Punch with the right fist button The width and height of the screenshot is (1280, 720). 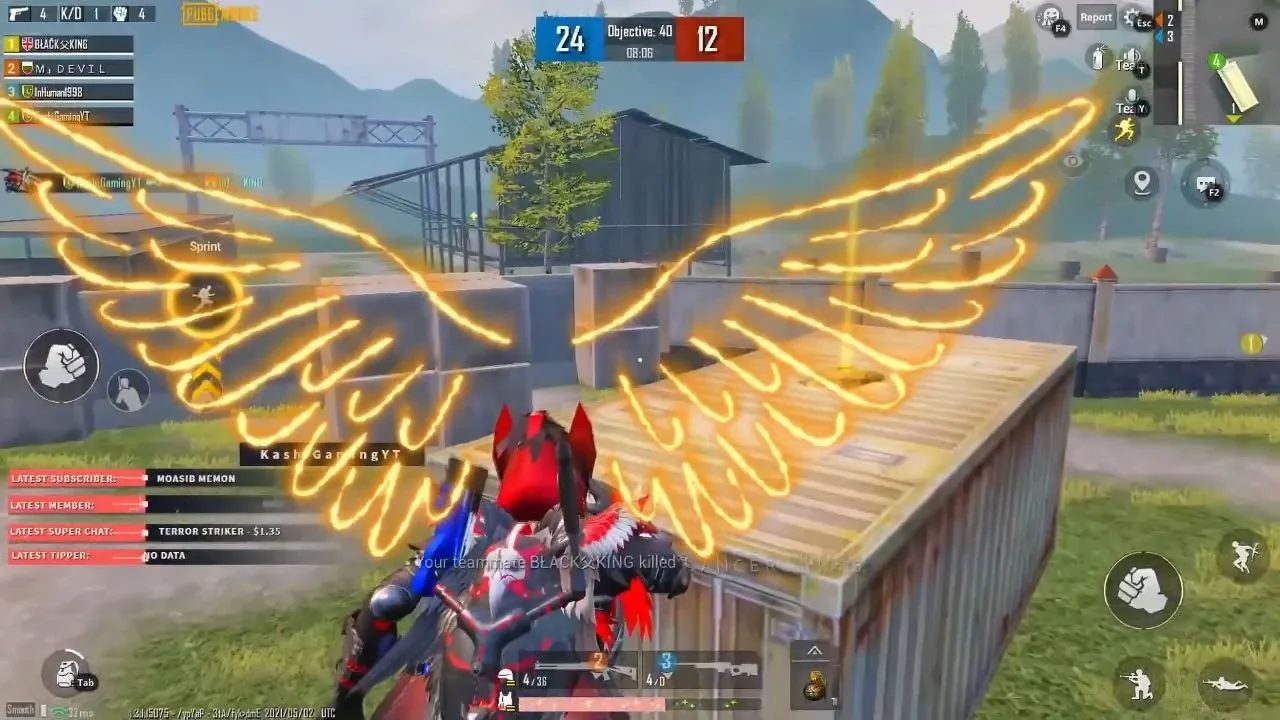click(1143, 590)
